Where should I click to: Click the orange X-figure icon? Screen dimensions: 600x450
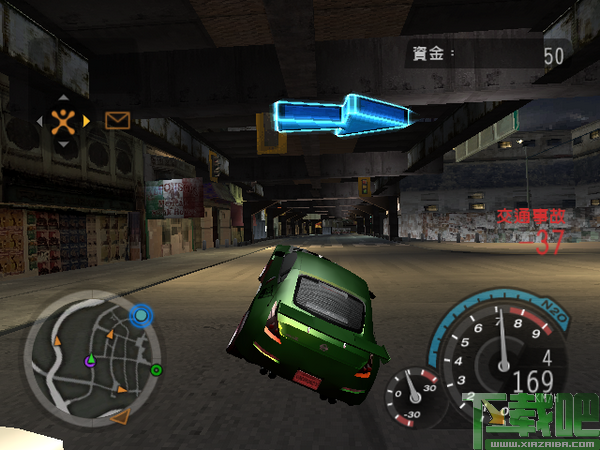pyautogui.click(x=63, y=121)
